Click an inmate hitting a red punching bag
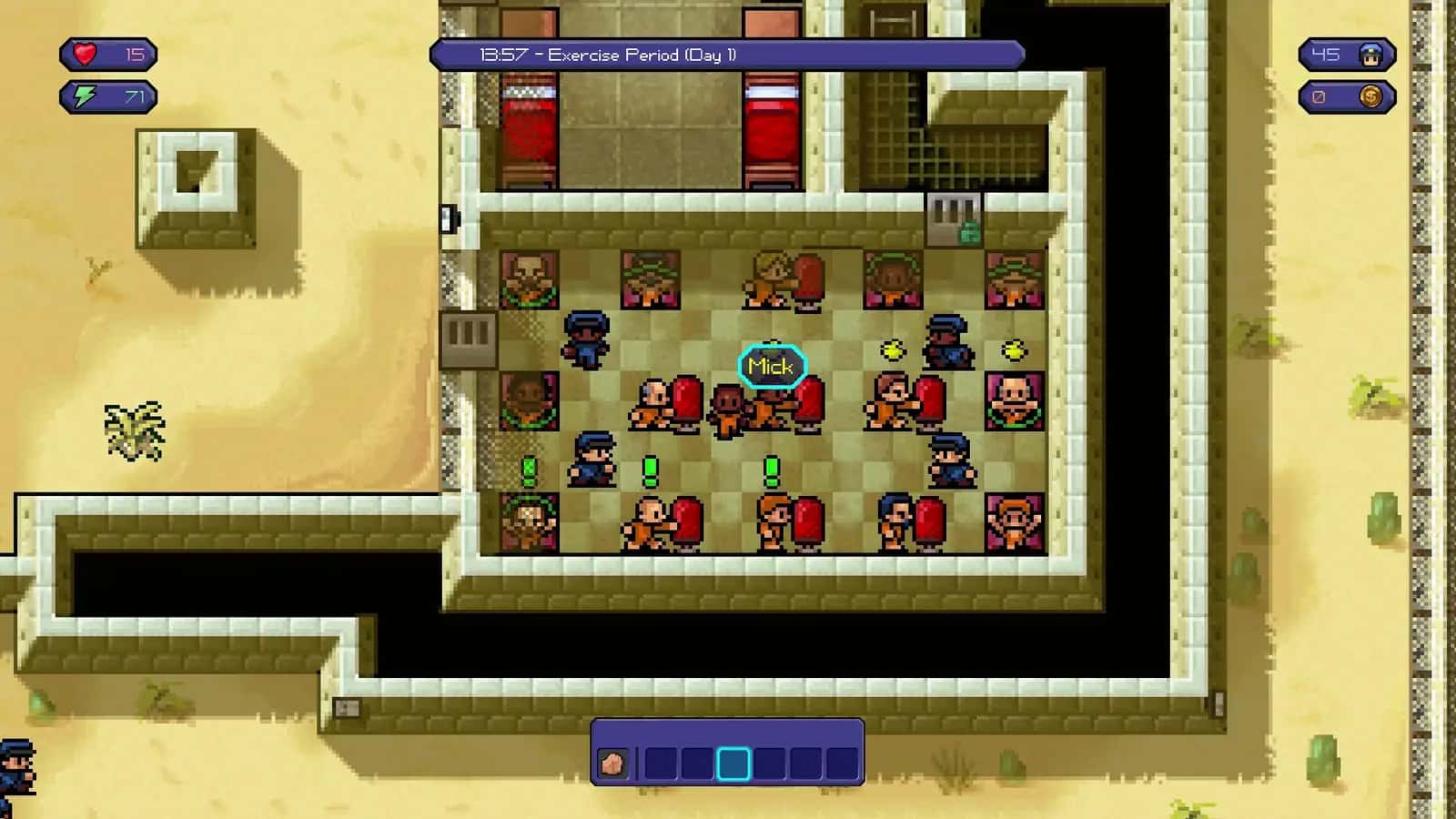The width and height of the screenshot is (1456, 819). 652,407
